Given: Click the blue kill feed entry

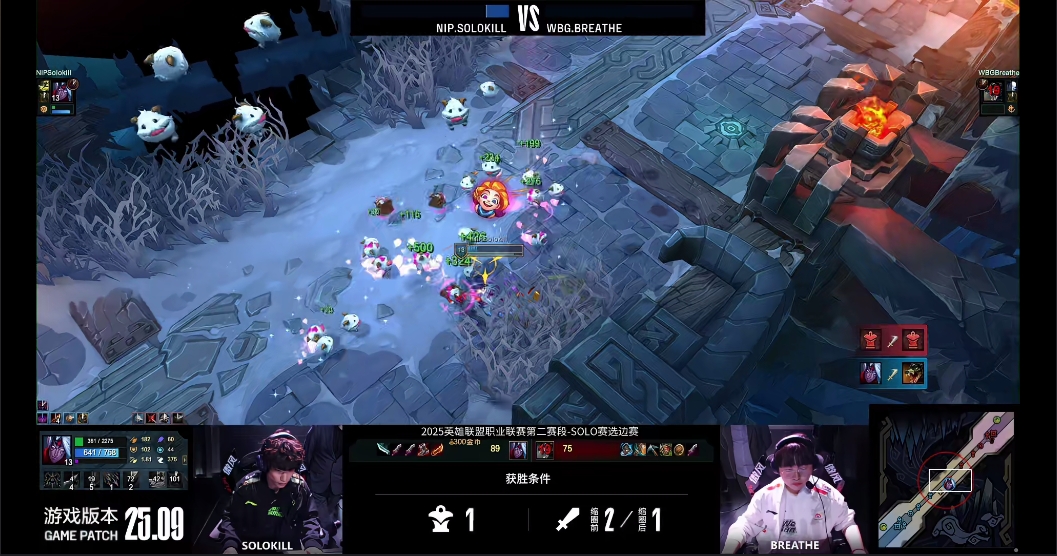Looking at the screenshot, I should (x=892, y=374).
